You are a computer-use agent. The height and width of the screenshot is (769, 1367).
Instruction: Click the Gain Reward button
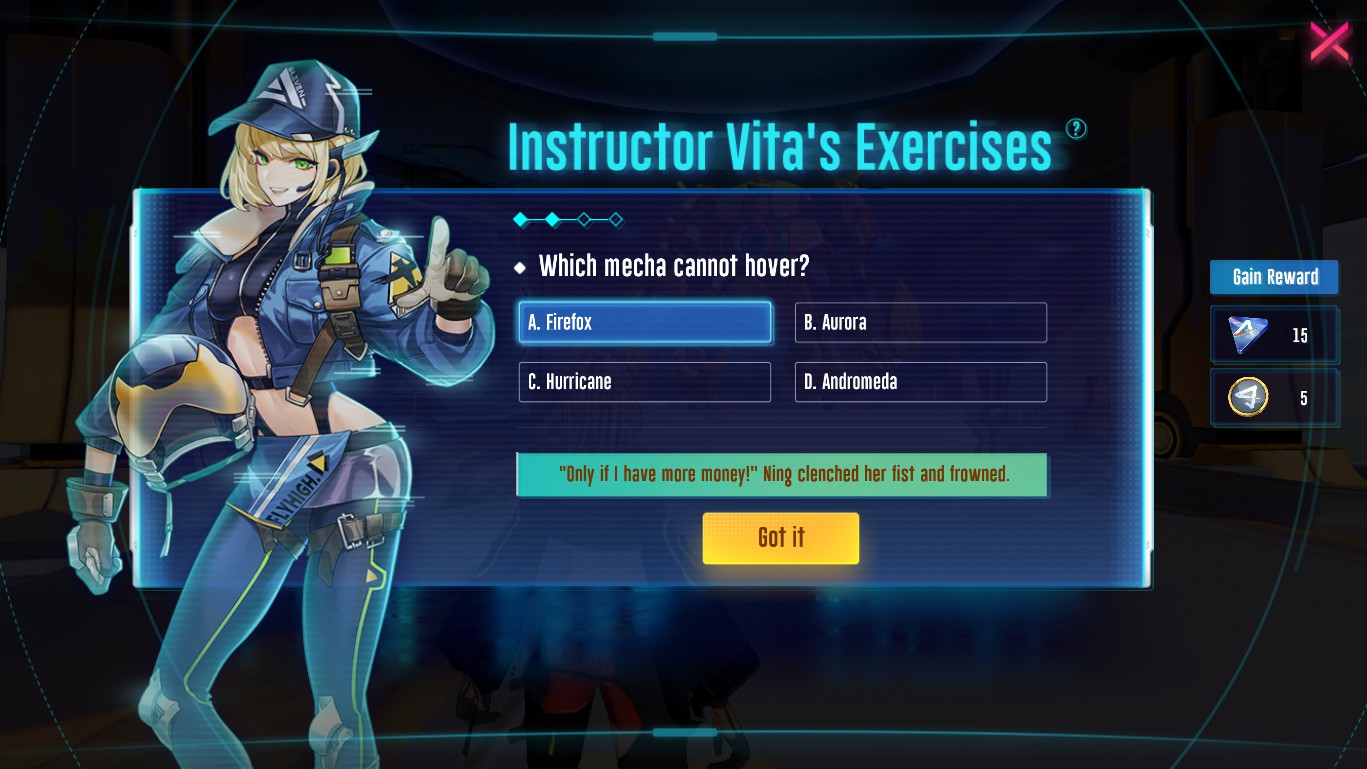click(x=1274, y=277)
